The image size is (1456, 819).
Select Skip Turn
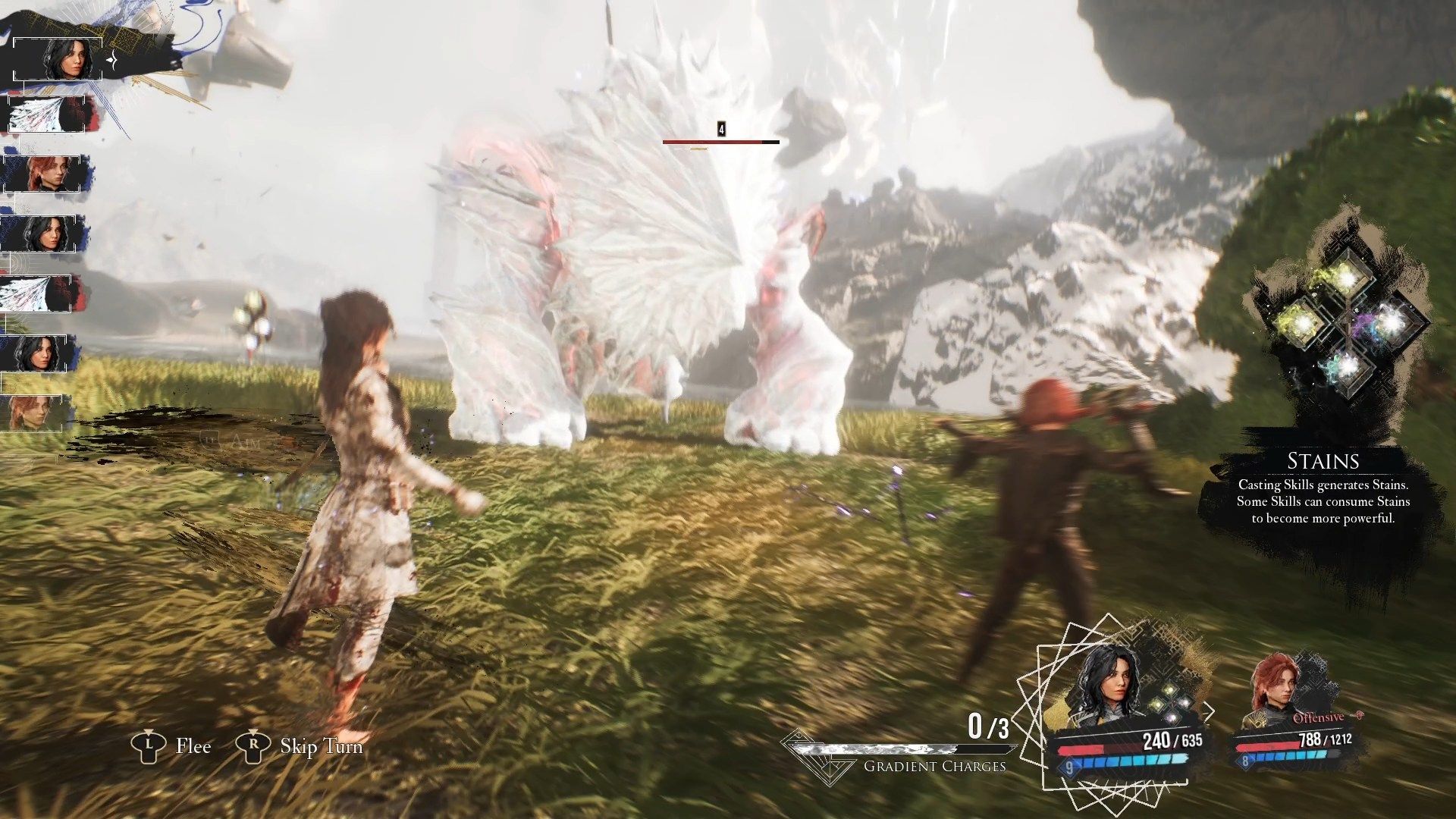coord(300,746)
